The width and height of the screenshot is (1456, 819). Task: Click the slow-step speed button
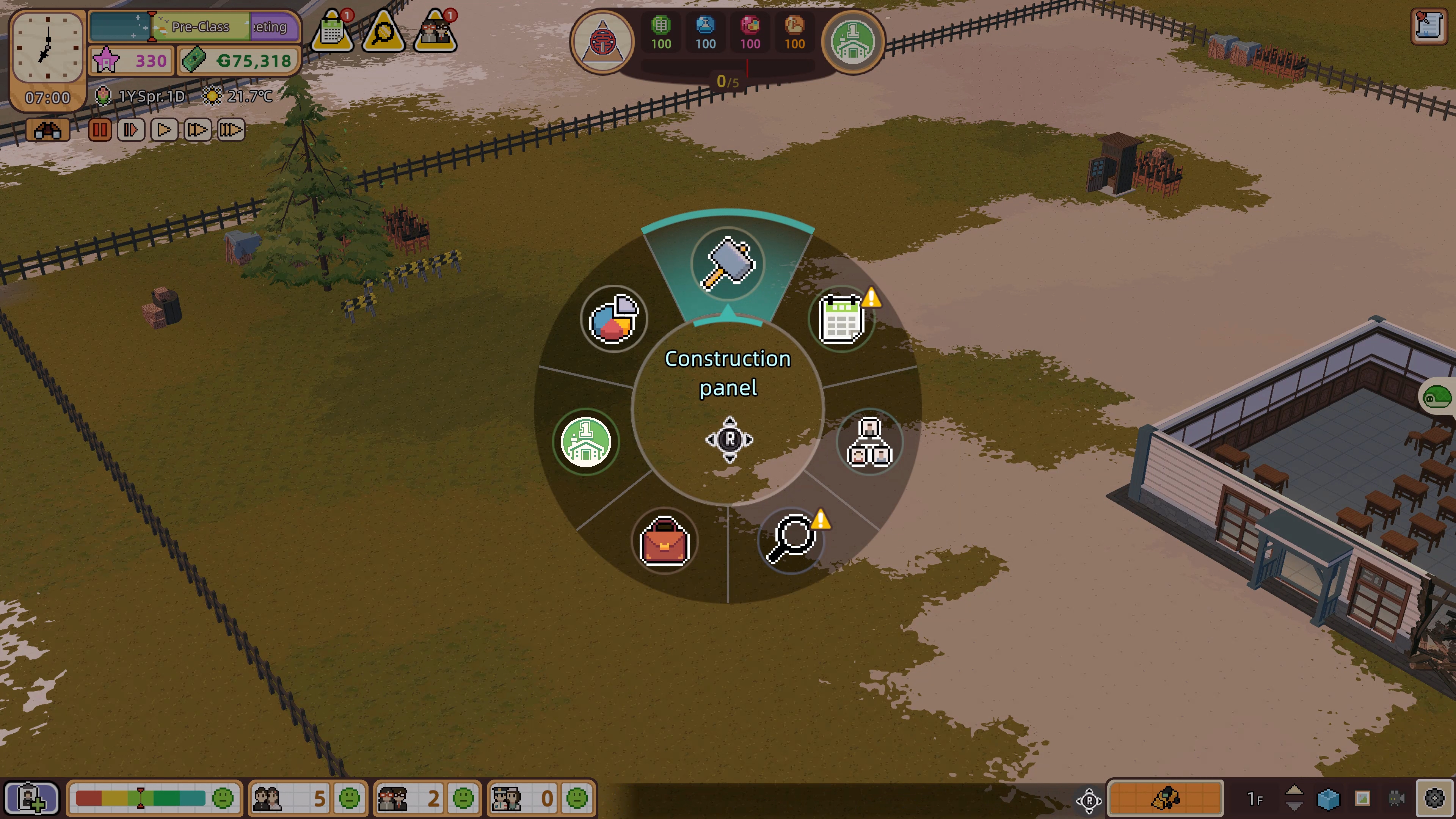pyautogui.click(x=131, y=130)
